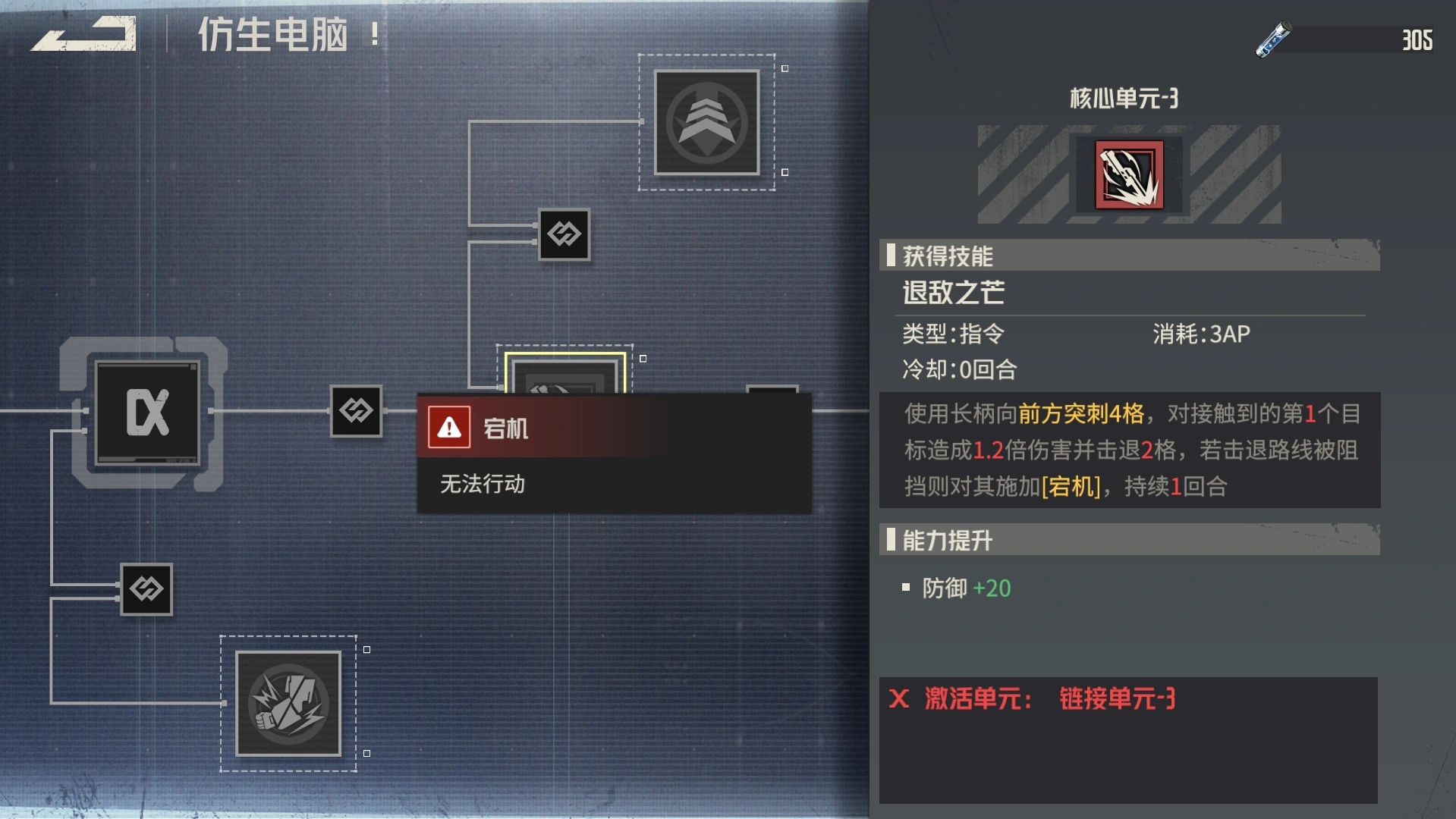Click the capsule currency item icon near 305

(x=1273, y=39)
